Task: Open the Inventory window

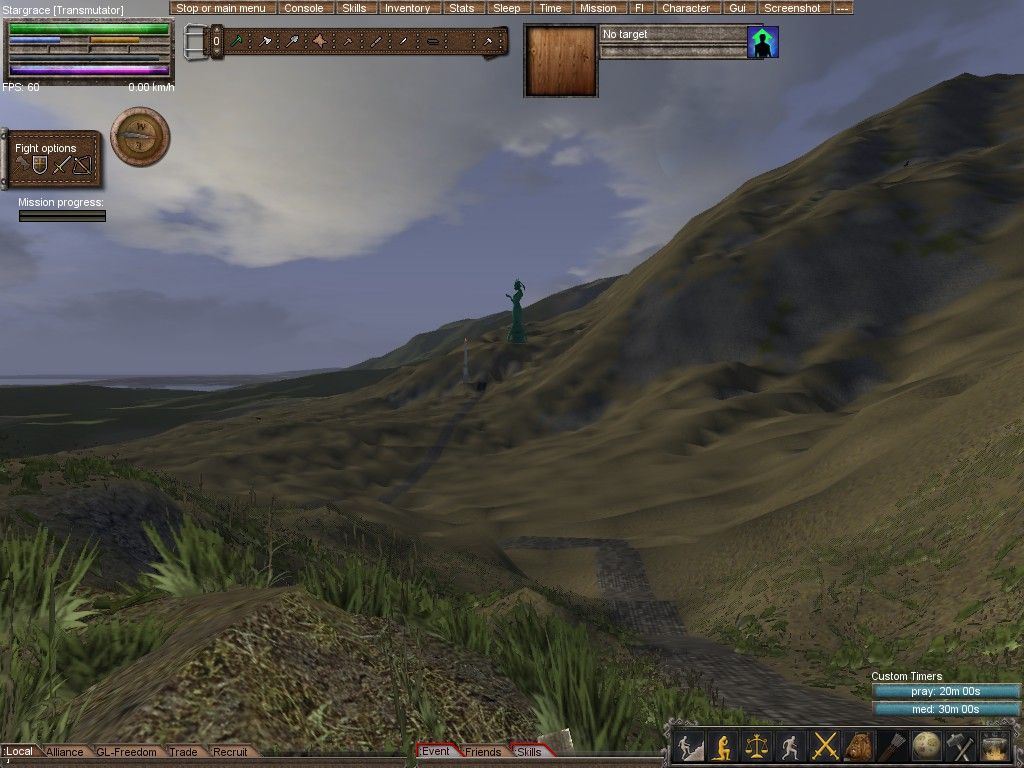Action: (x=407, y=8)
